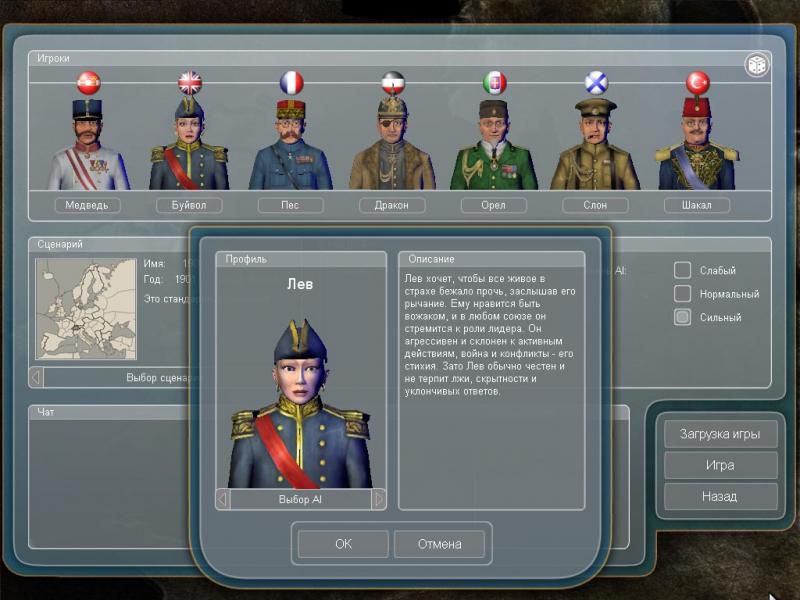
Task: Cancel with the Отмена button
Action: [439, 544]
